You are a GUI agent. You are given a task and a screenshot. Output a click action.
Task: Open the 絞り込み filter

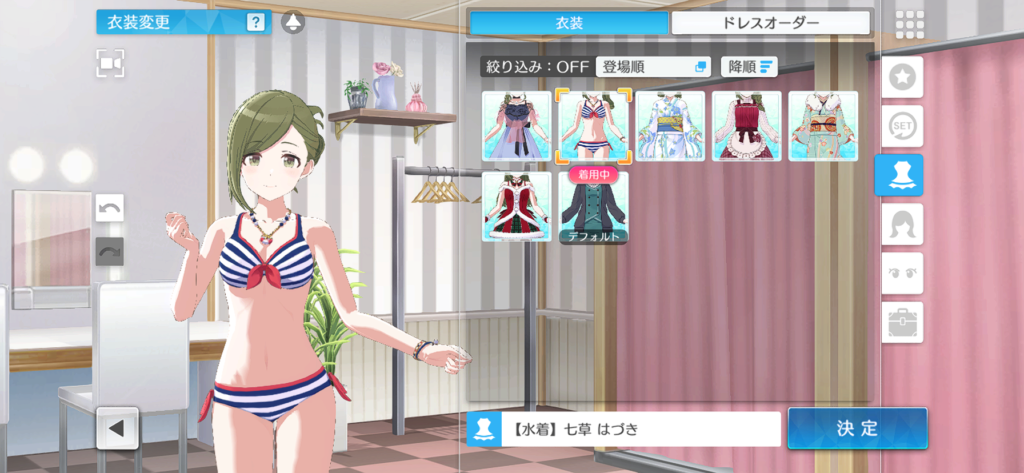(x=535, y=67)
